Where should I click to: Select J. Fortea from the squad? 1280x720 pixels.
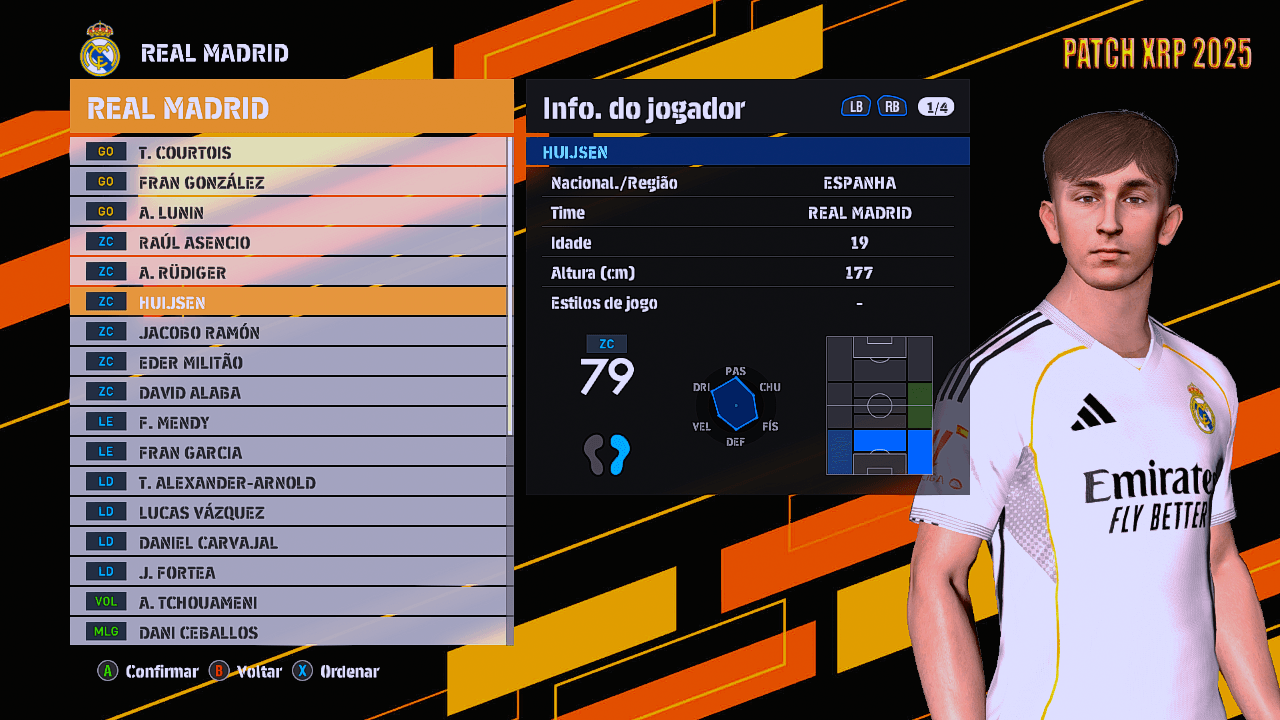[x=288, y=572]
